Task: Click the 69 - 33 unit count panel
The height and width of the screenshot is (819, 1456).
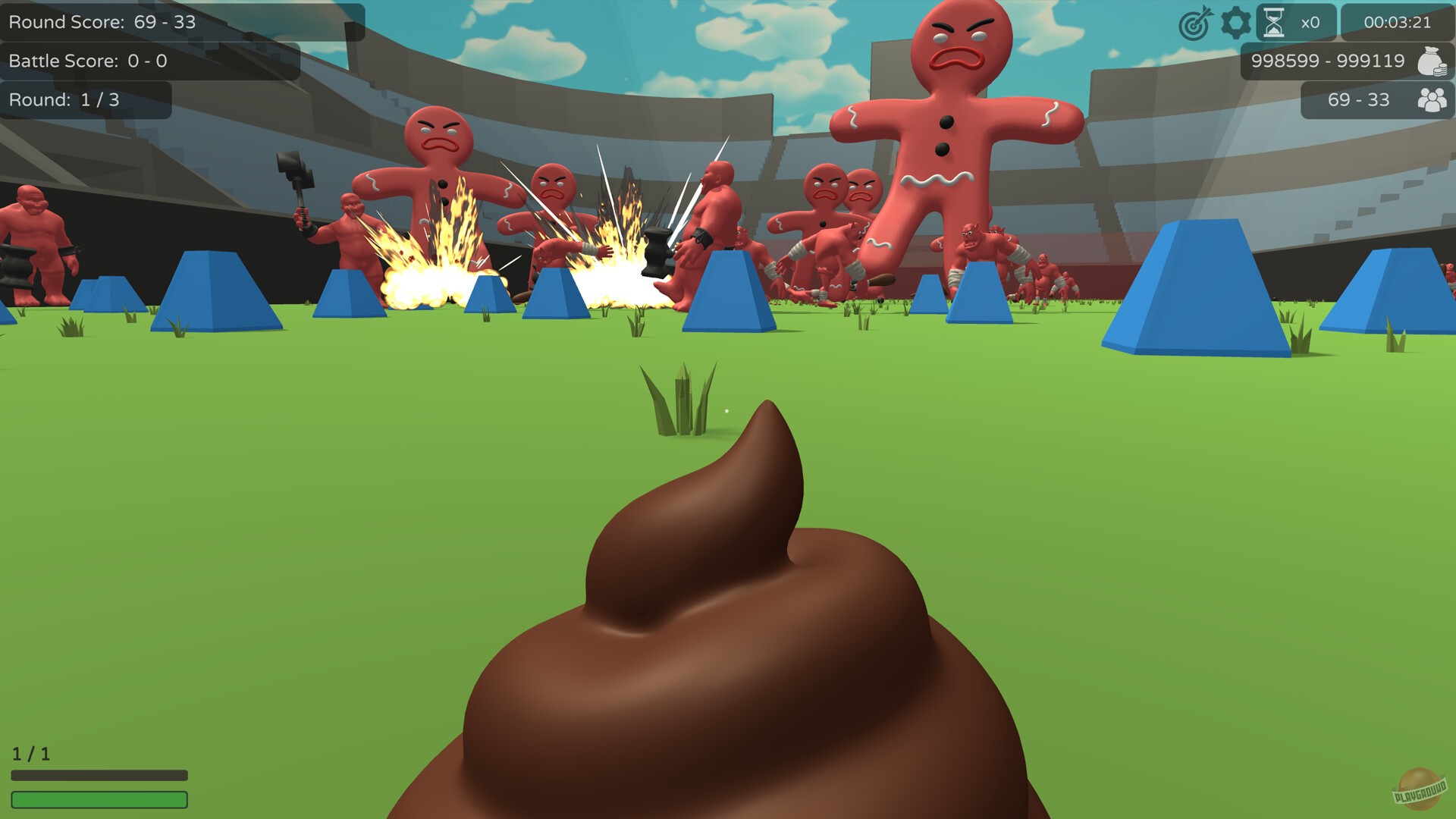Action: point(1360,99)
